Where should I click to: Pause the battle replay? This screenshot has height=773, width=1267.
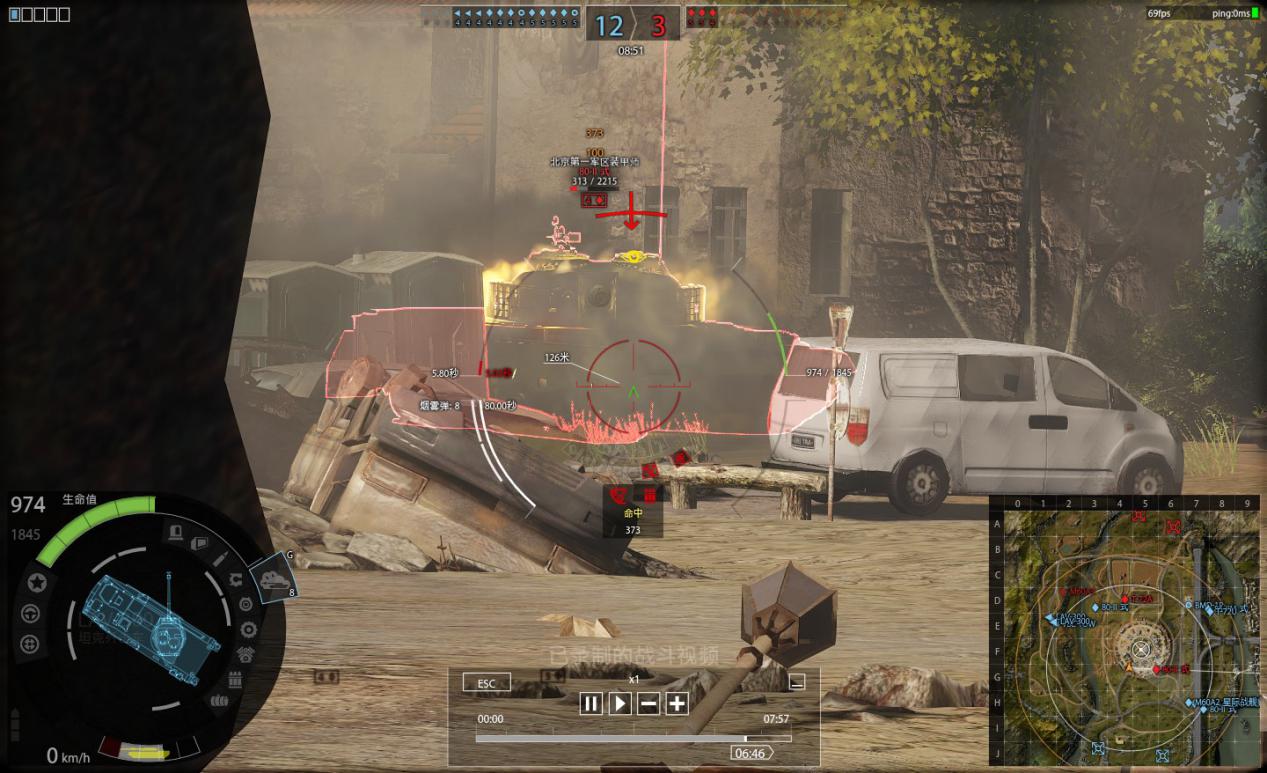pyautogui.click(x=591, y=704)
